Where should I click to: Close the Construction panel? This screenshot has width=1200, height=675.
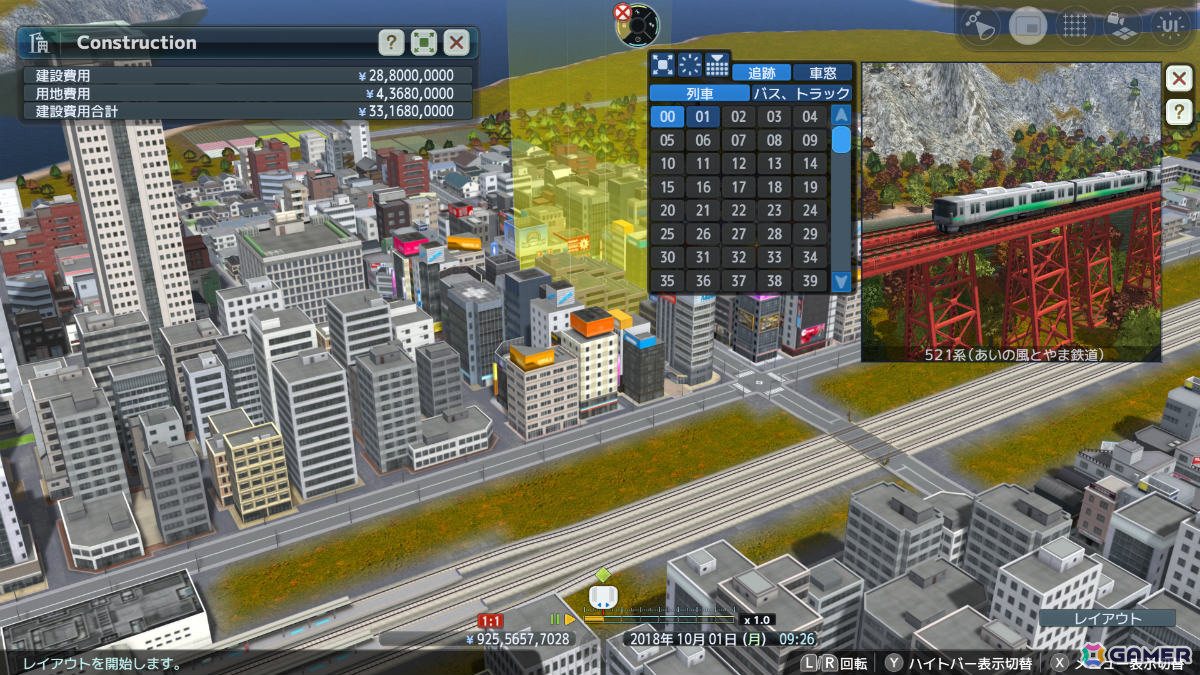tap(457, 42)
